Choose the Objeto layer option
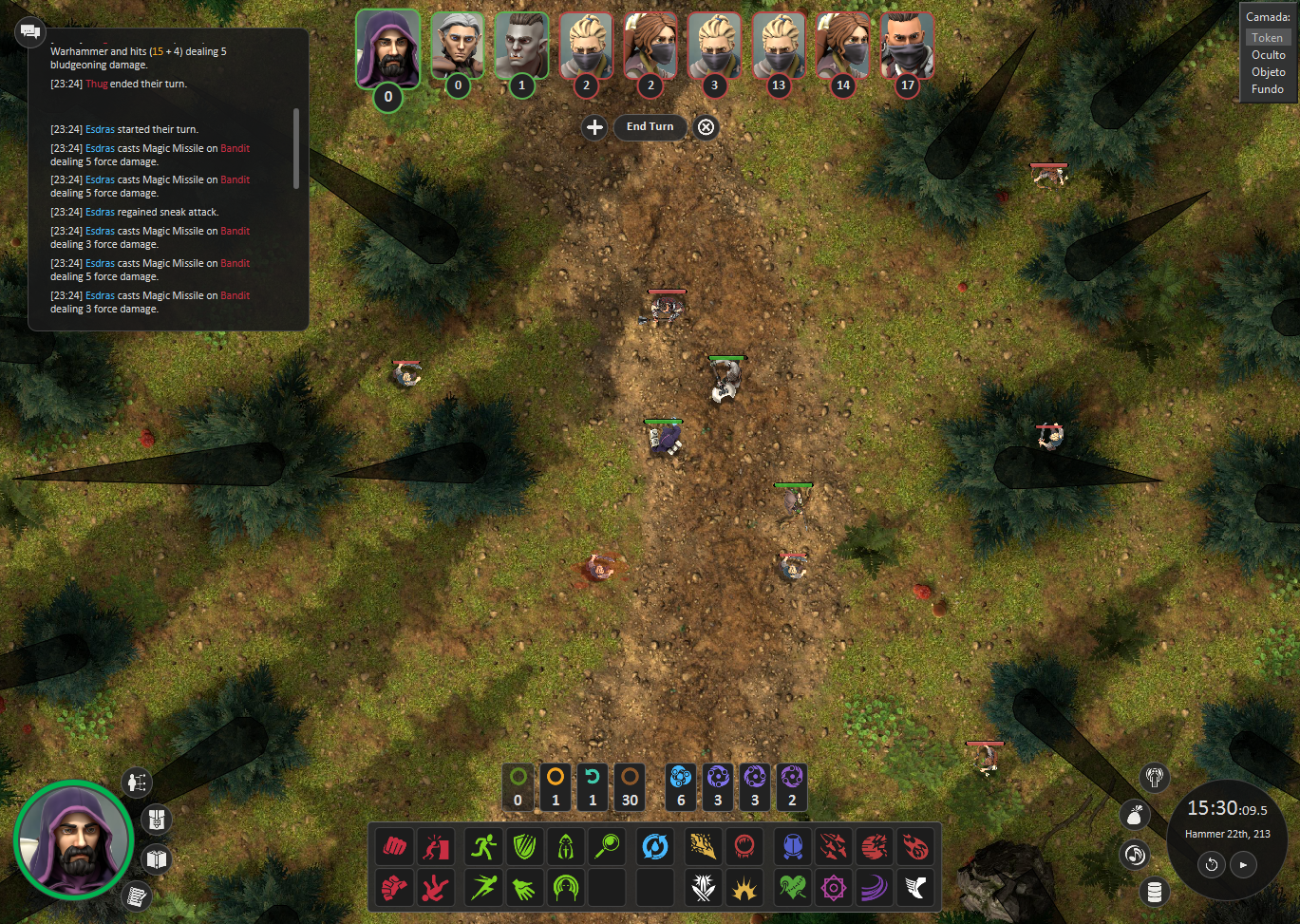Image resolution: width=1300 pixels, height=924 pixels. (x=1268, y=72)
